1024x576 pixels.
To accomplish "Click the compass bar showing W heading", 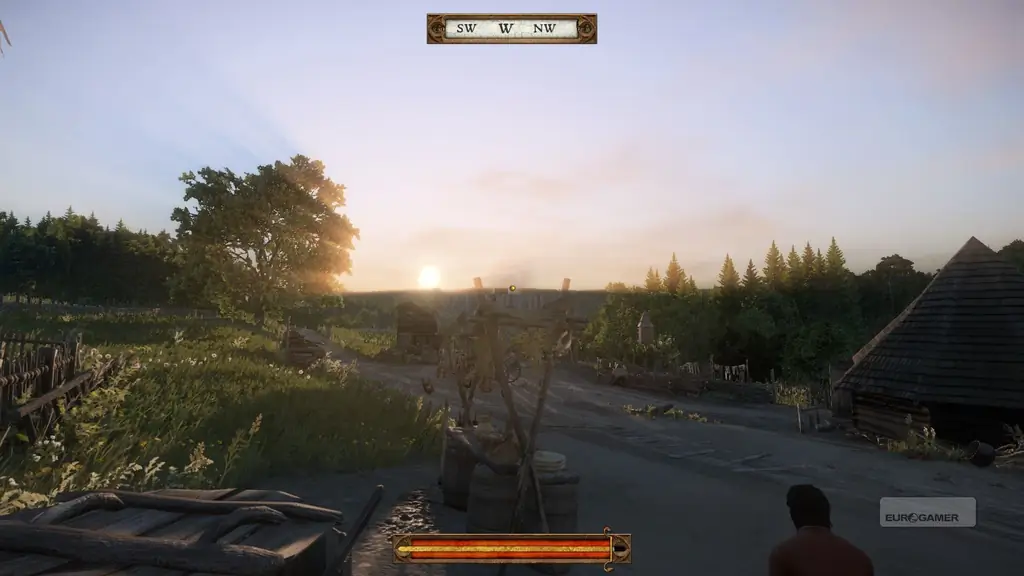I will (511, 28).
